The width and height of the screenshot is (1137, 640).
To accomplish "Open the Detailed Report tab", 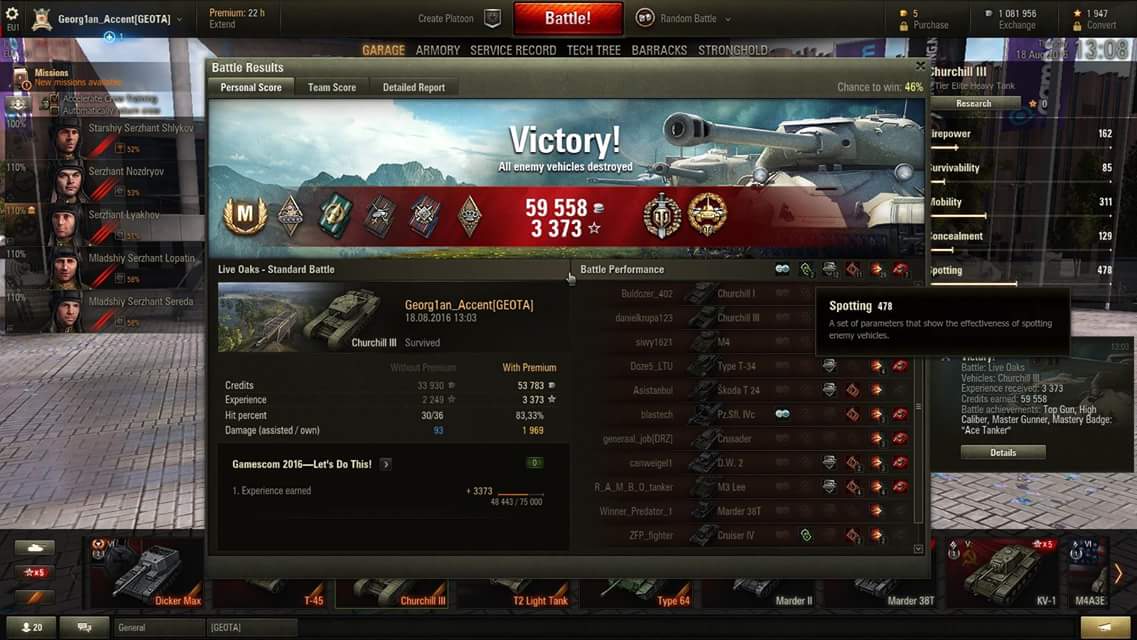I will (413, 88).
